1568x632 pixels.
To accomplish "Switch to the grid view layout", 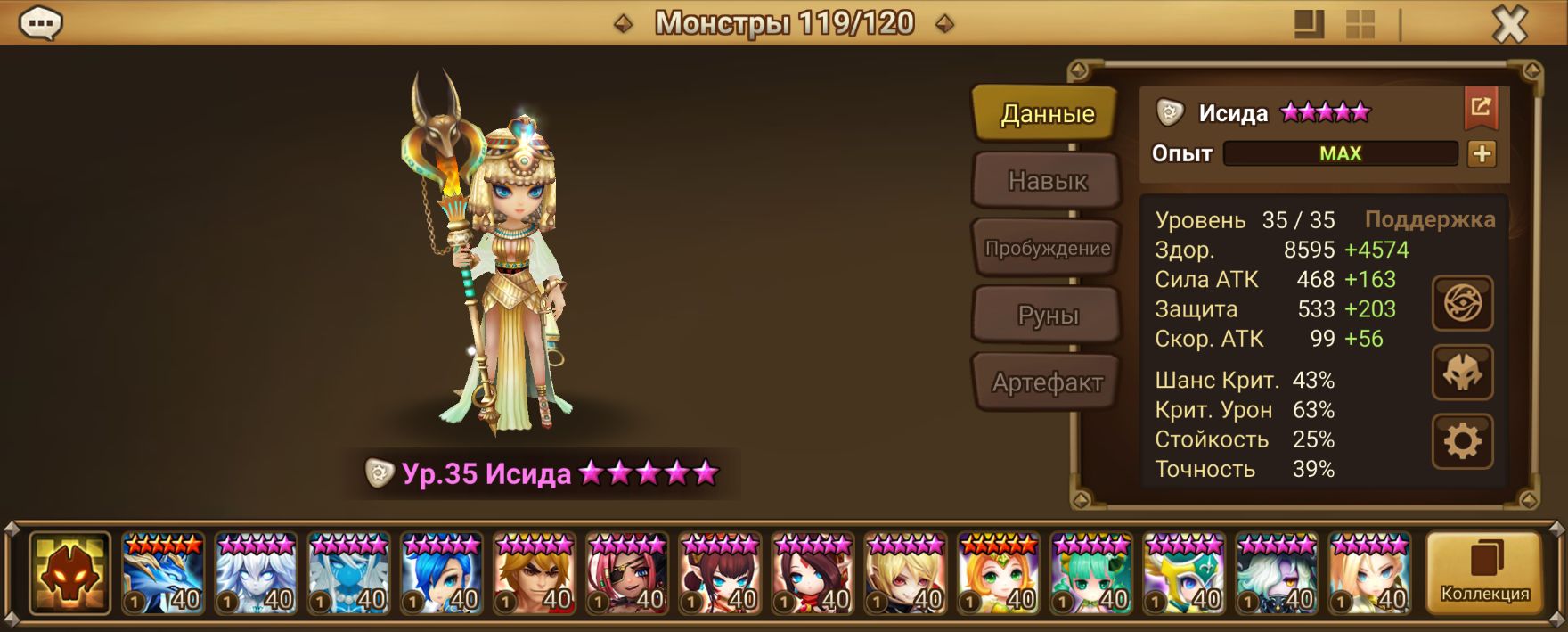I will 1360,24.
